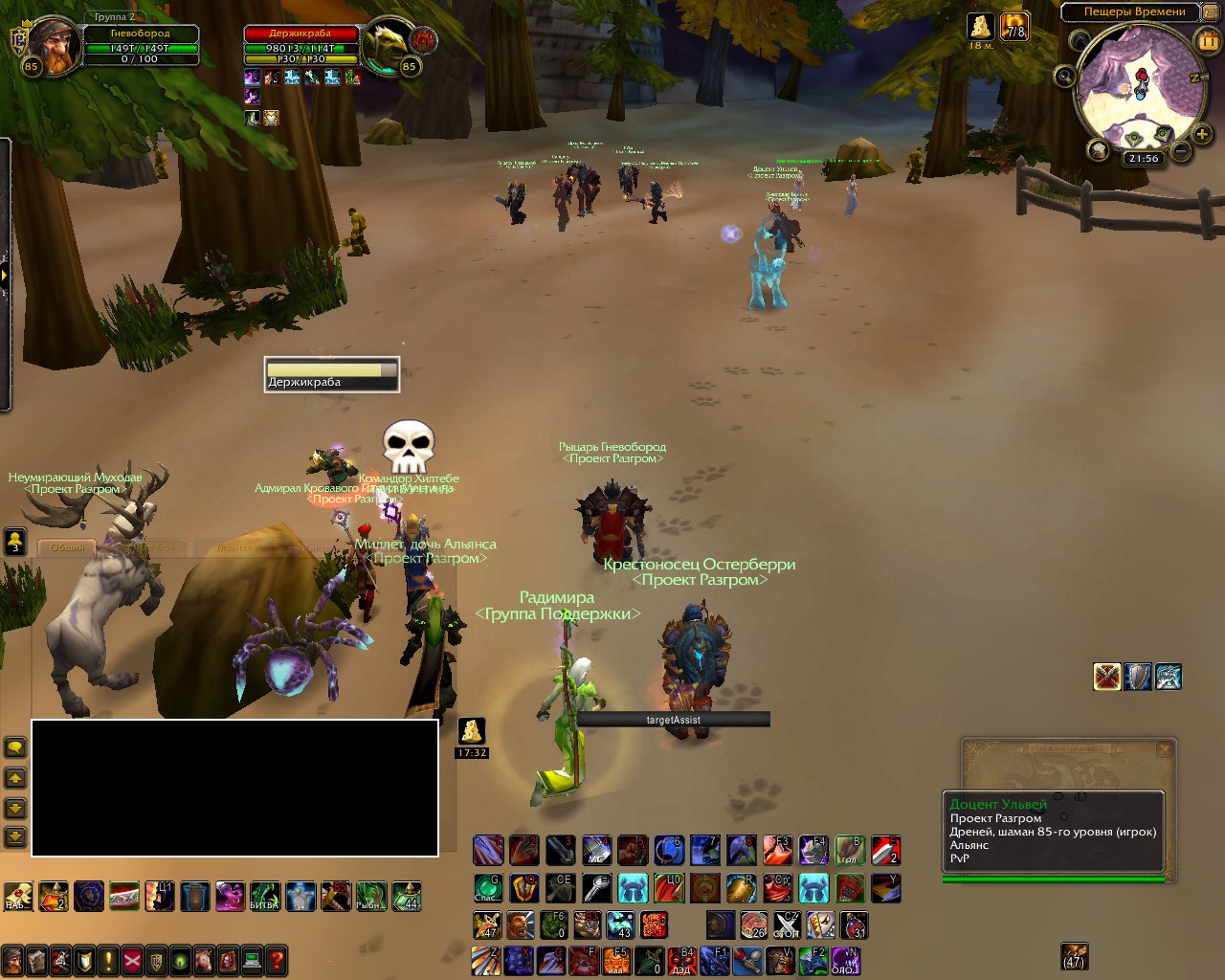Open the character info micro button
Image resolution: width=1225 pixels, height=980 pixels.
pyautogui.click(x=12, y=959)
